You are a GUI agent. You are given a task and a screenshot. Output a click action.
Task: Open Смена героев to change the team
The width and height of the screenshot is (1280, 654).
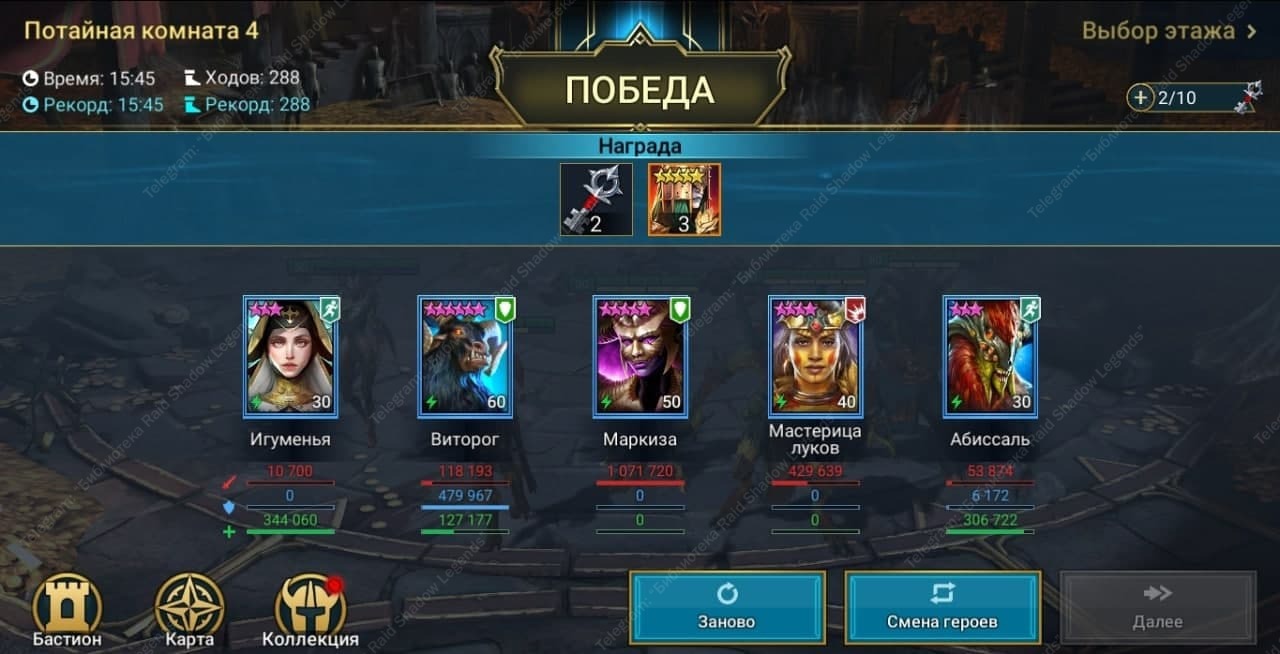tap(942, 607)
